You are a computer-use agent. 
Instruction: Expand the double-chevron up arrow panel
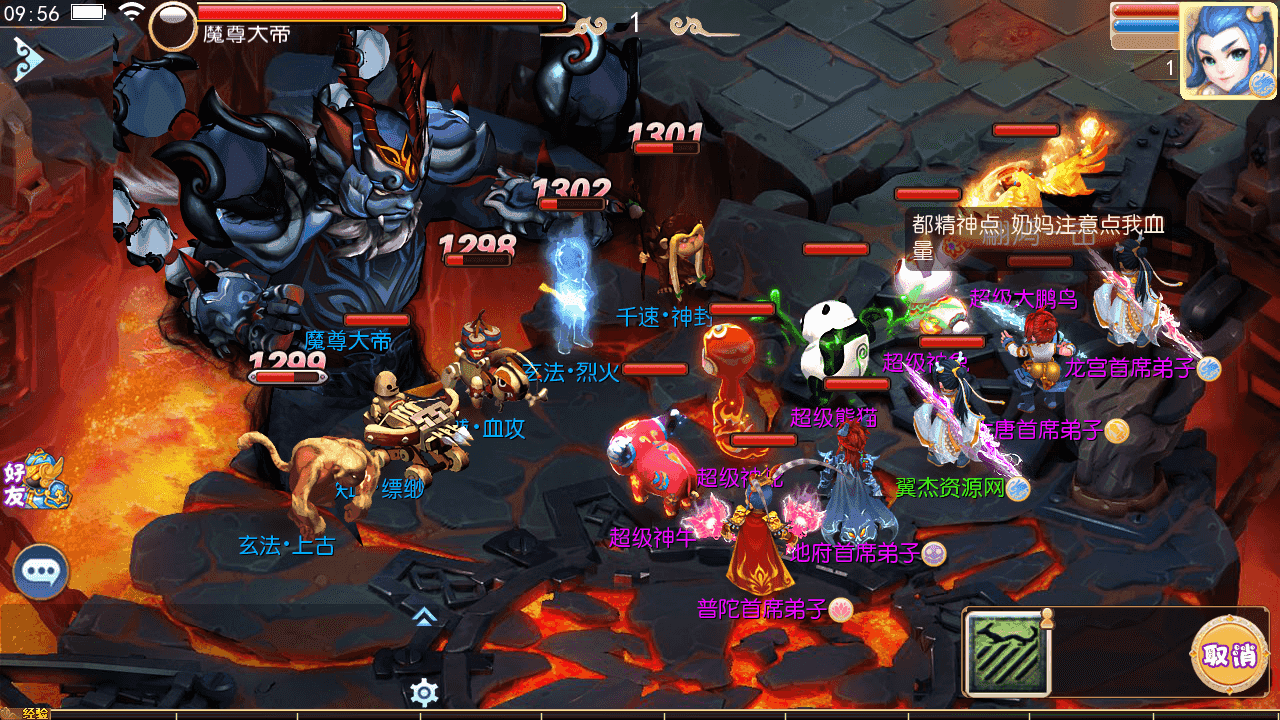(424, 616)
